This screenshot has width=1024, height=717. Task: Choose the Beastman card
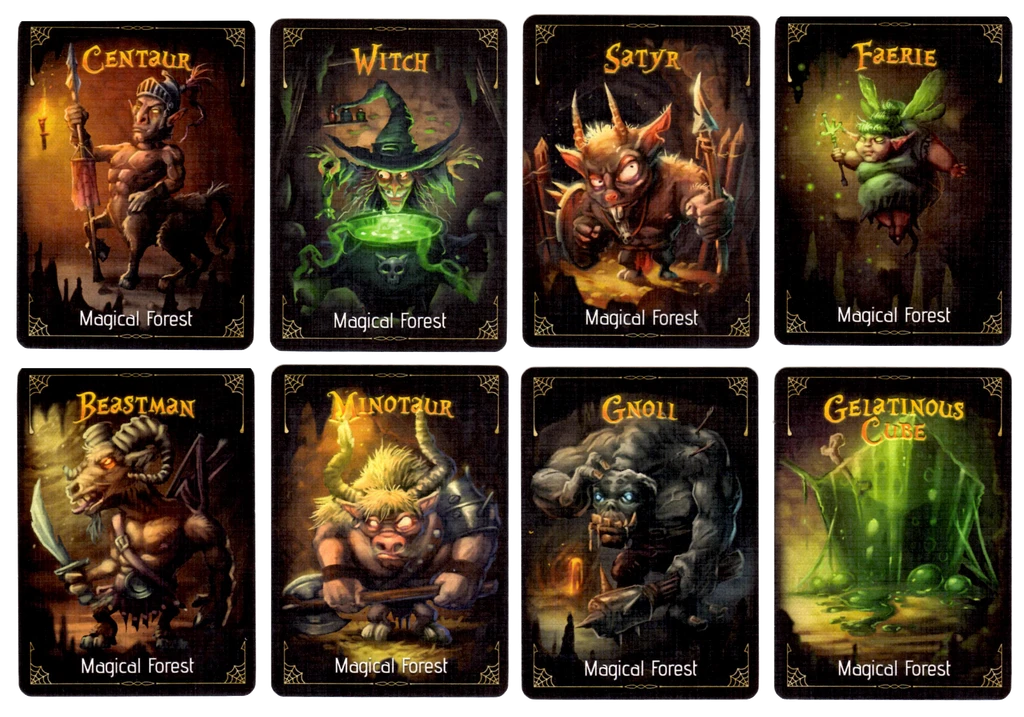[136, 531]
